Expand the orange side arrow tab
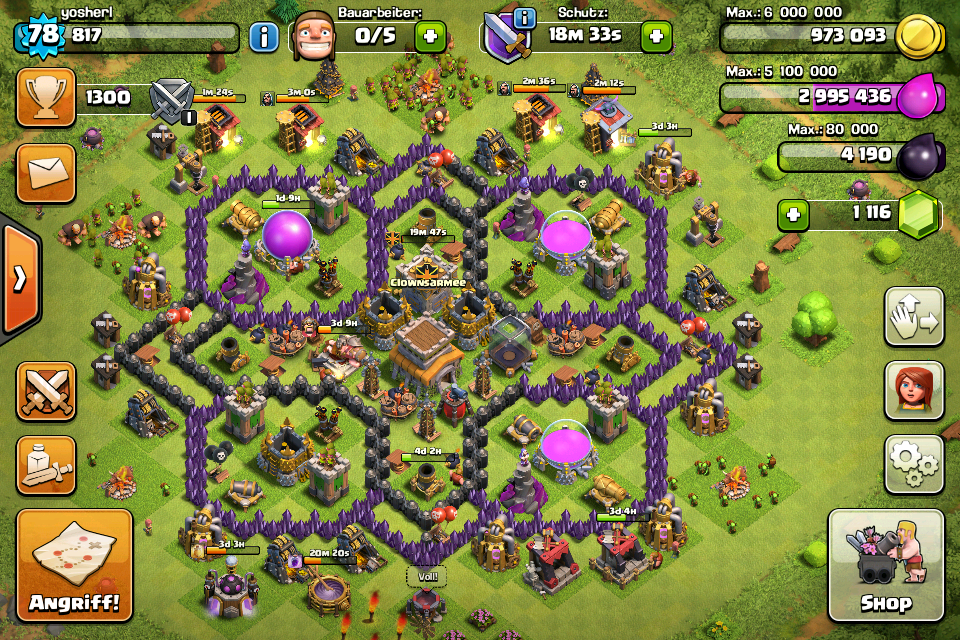The width and height of the screenshot is (960, 640). 19,279
